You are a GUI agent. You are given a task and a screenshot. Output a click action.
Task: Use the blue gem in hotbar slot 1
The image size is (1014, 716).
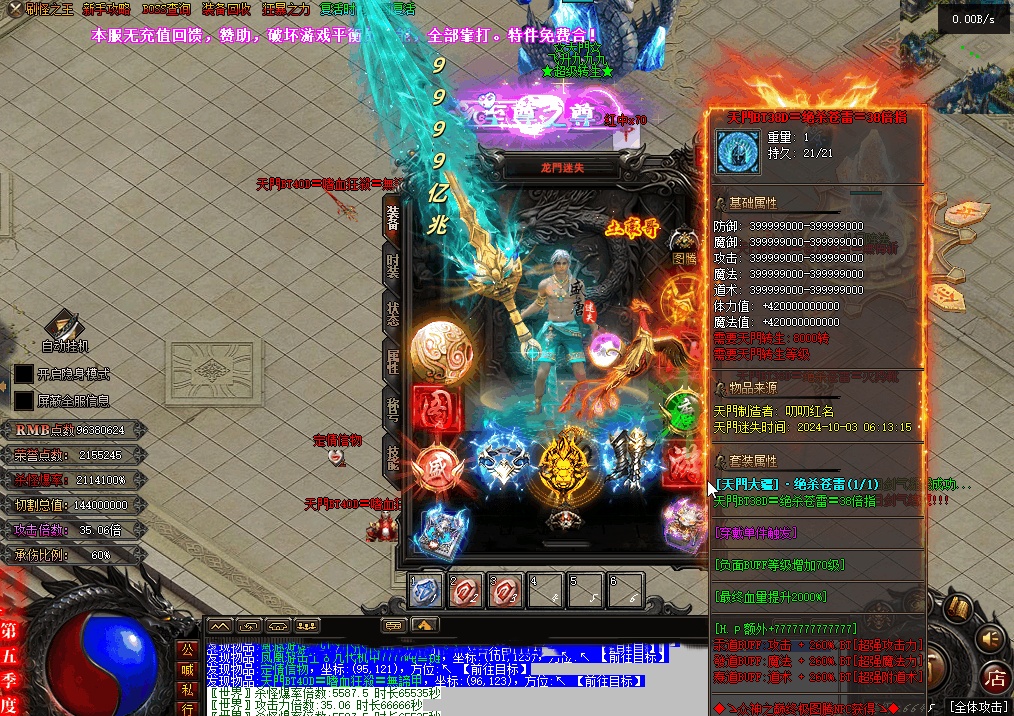427,591
